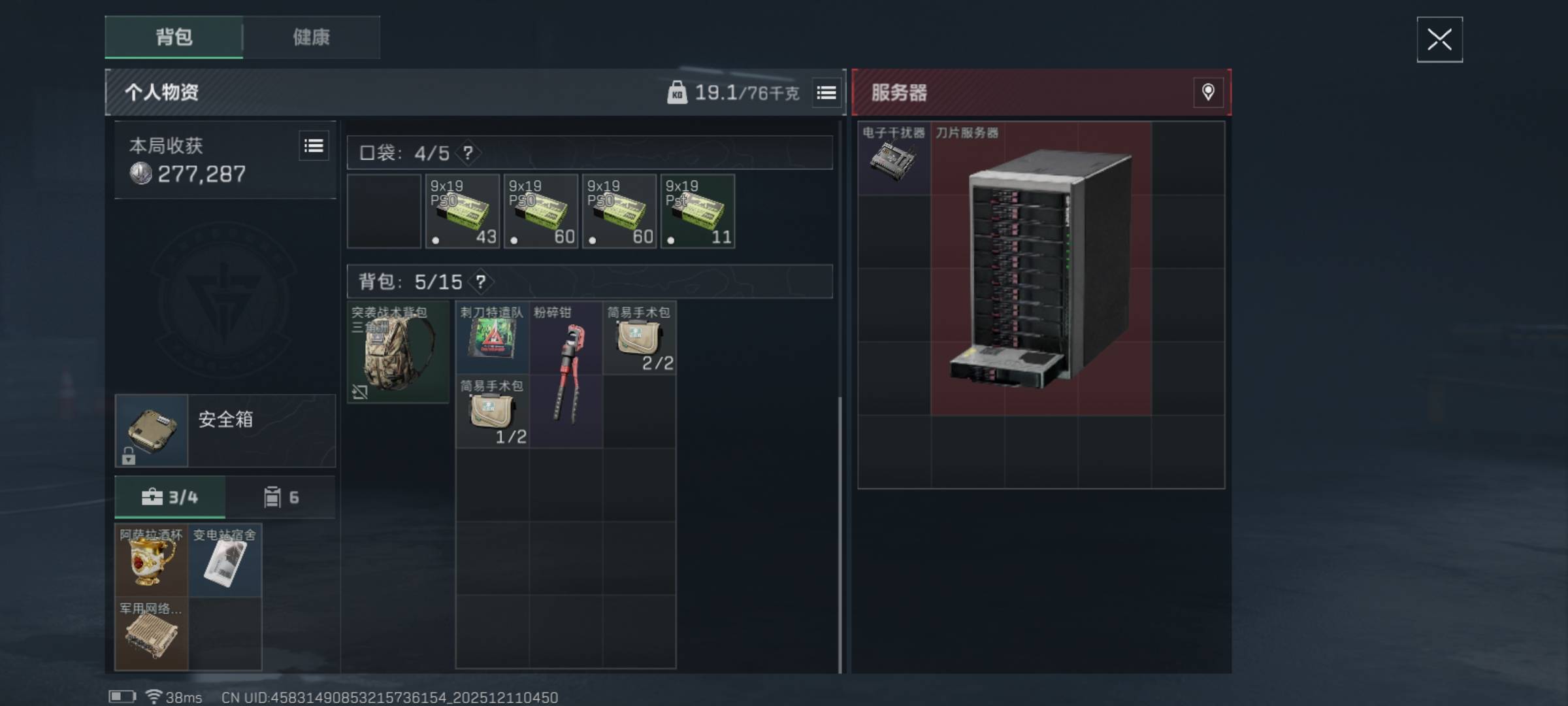Screen dimensions: 1568x706
Task: Show the 口袋 help tooltip
Action: point(468,153)
